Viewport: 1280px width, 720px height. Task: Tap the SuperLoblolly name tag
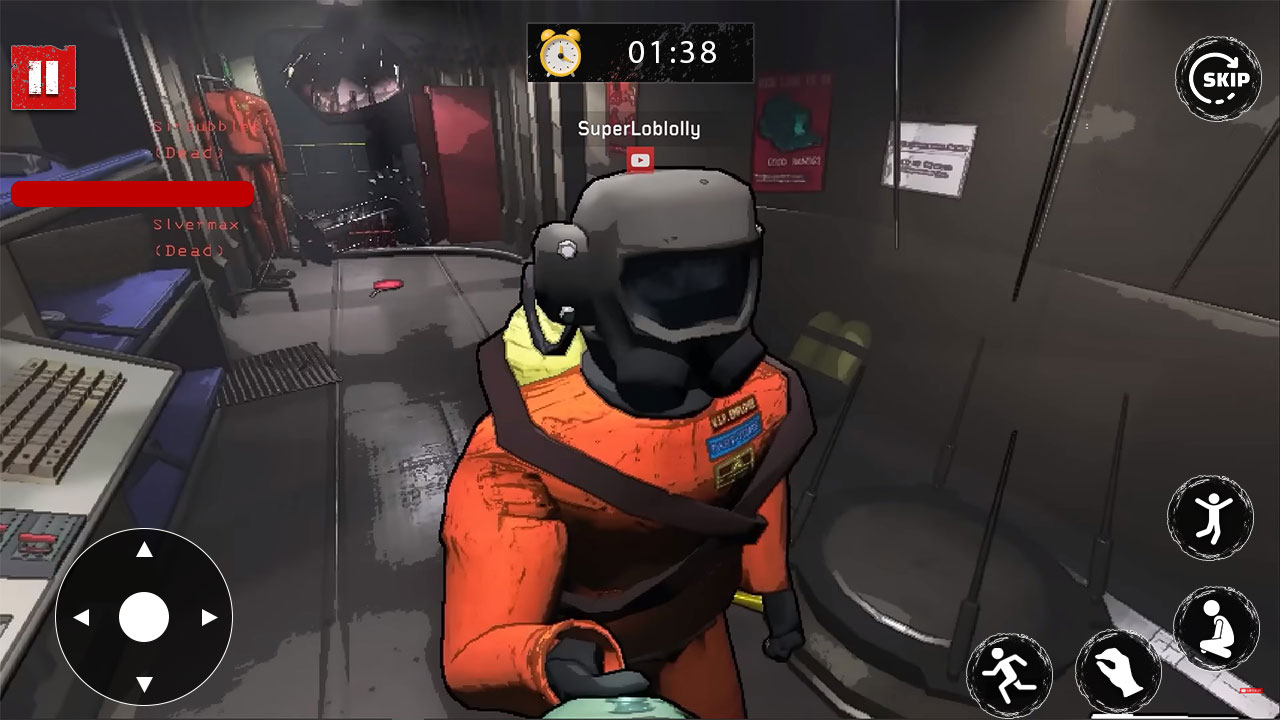641,128
